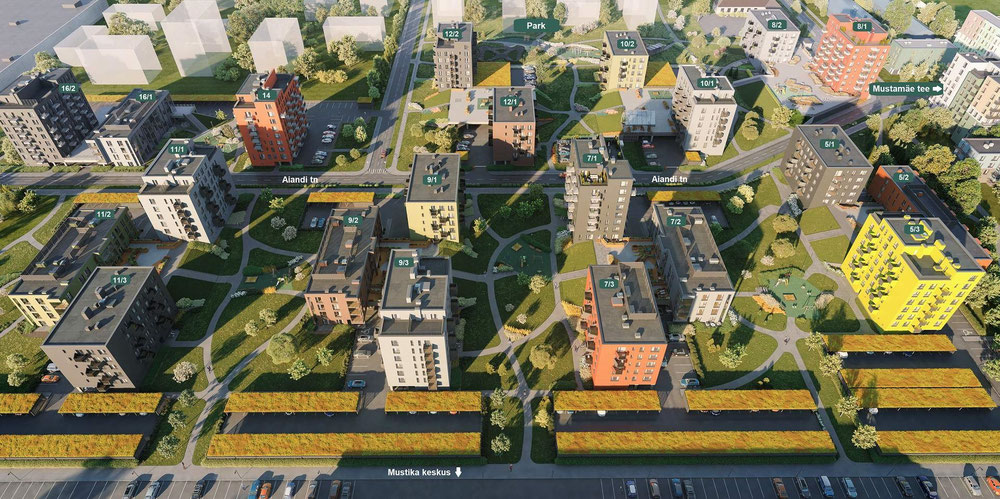Viewport: 1000px width, 499px height.
Task: Pick the 7/1 building label
Action: 592,158
